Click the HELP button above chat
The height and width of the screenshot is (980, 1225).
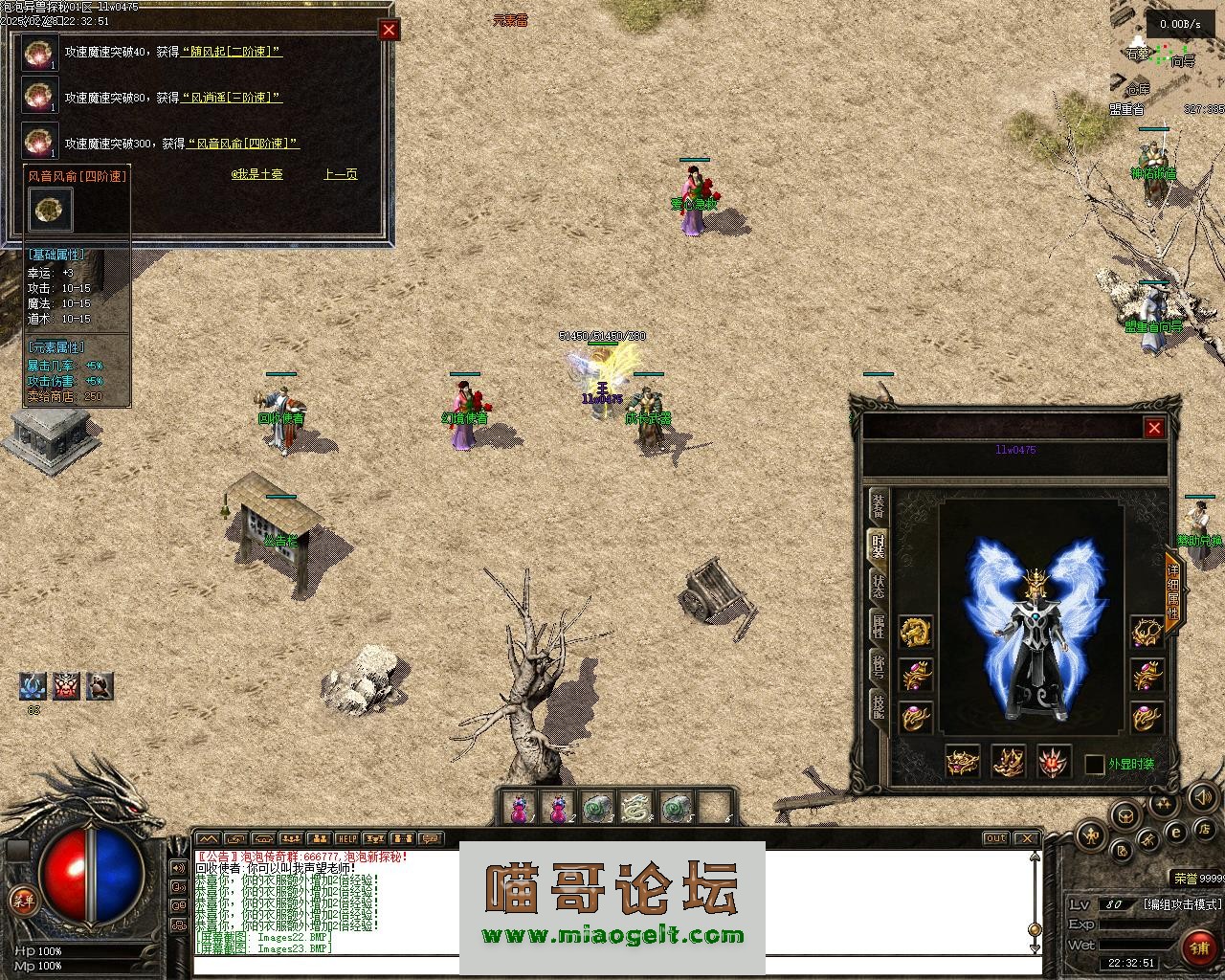(346, 839)
